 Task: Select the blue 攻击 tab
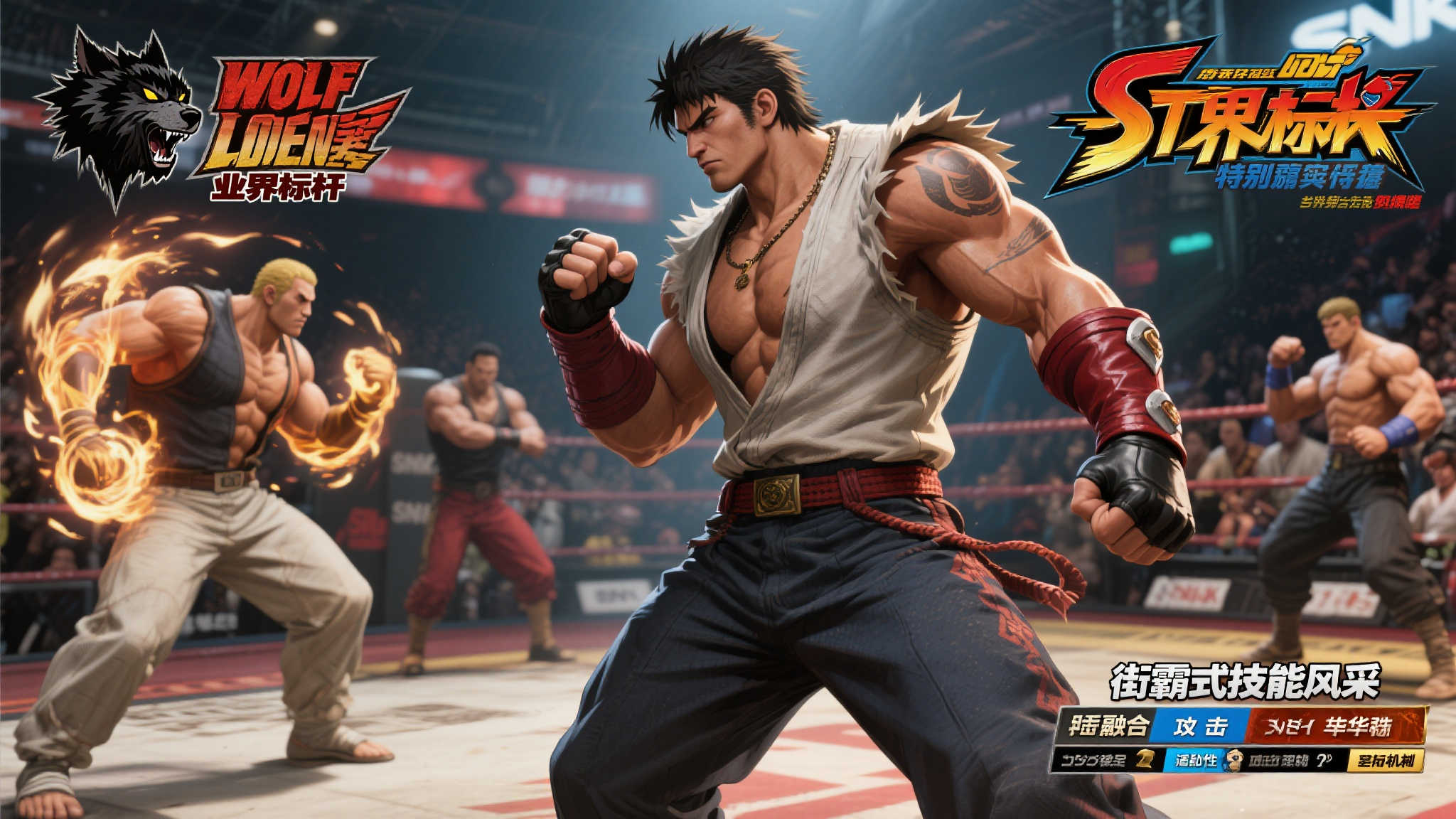pyautogui.click(x=1201, y=725)
